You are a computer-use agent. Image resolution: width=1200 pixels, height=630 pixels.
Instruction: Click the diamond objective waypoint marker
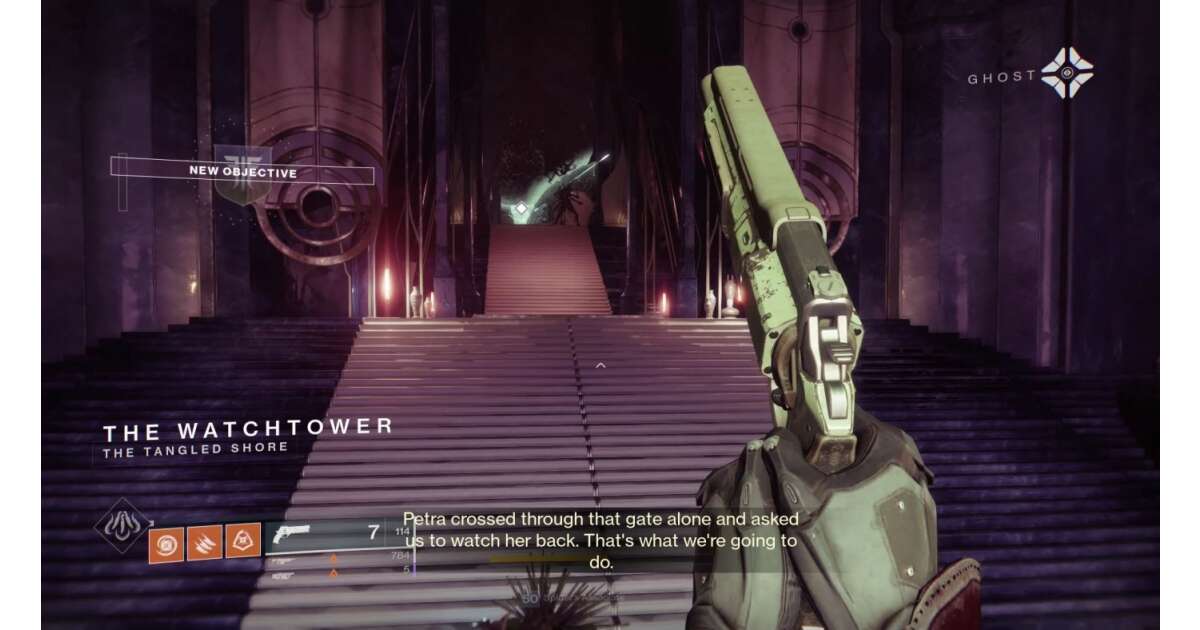tap(521, 208)
